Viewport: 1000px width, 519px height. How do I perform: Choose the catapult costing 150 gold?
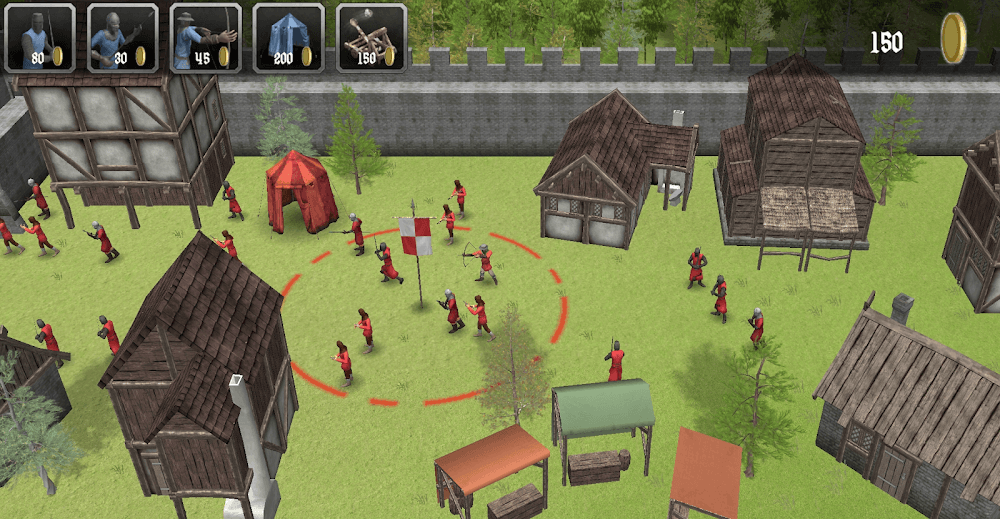371,38
